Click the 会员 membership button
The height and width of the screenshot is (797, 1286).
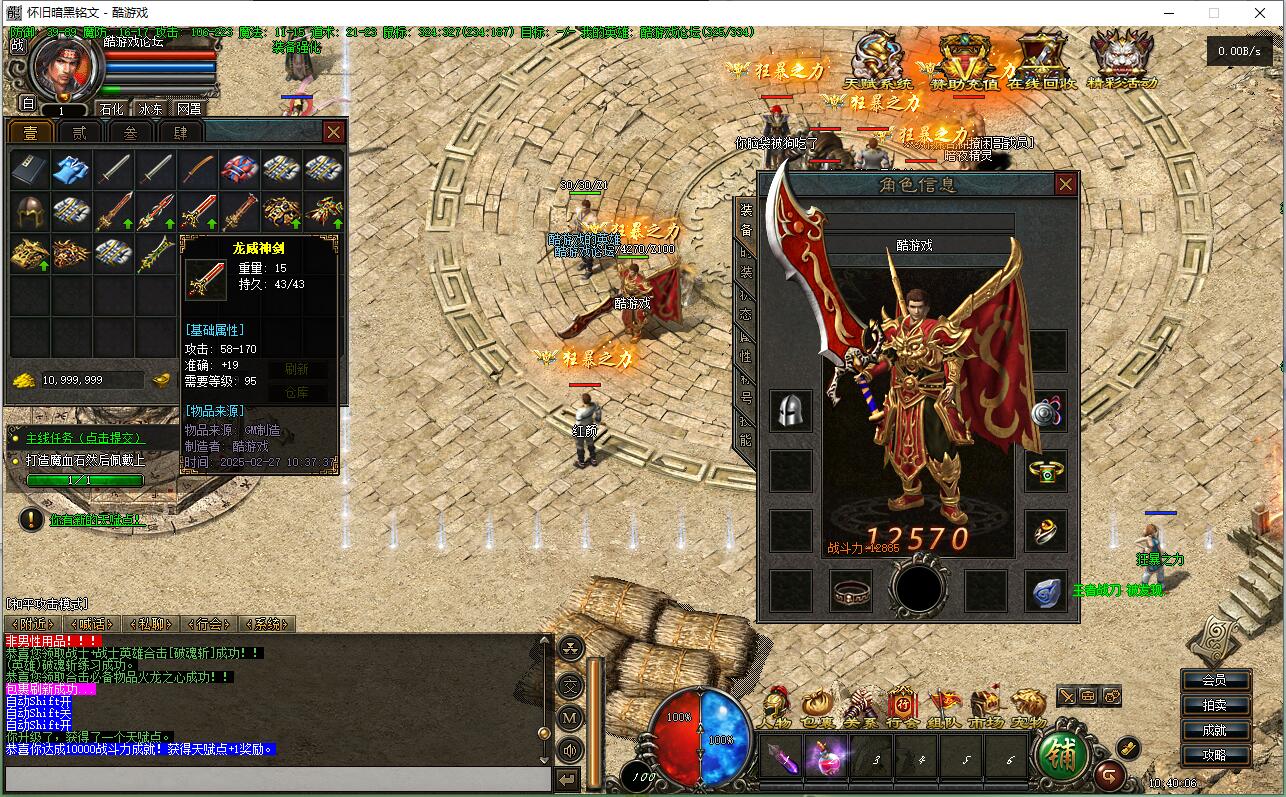click(x=1214, y=680)
